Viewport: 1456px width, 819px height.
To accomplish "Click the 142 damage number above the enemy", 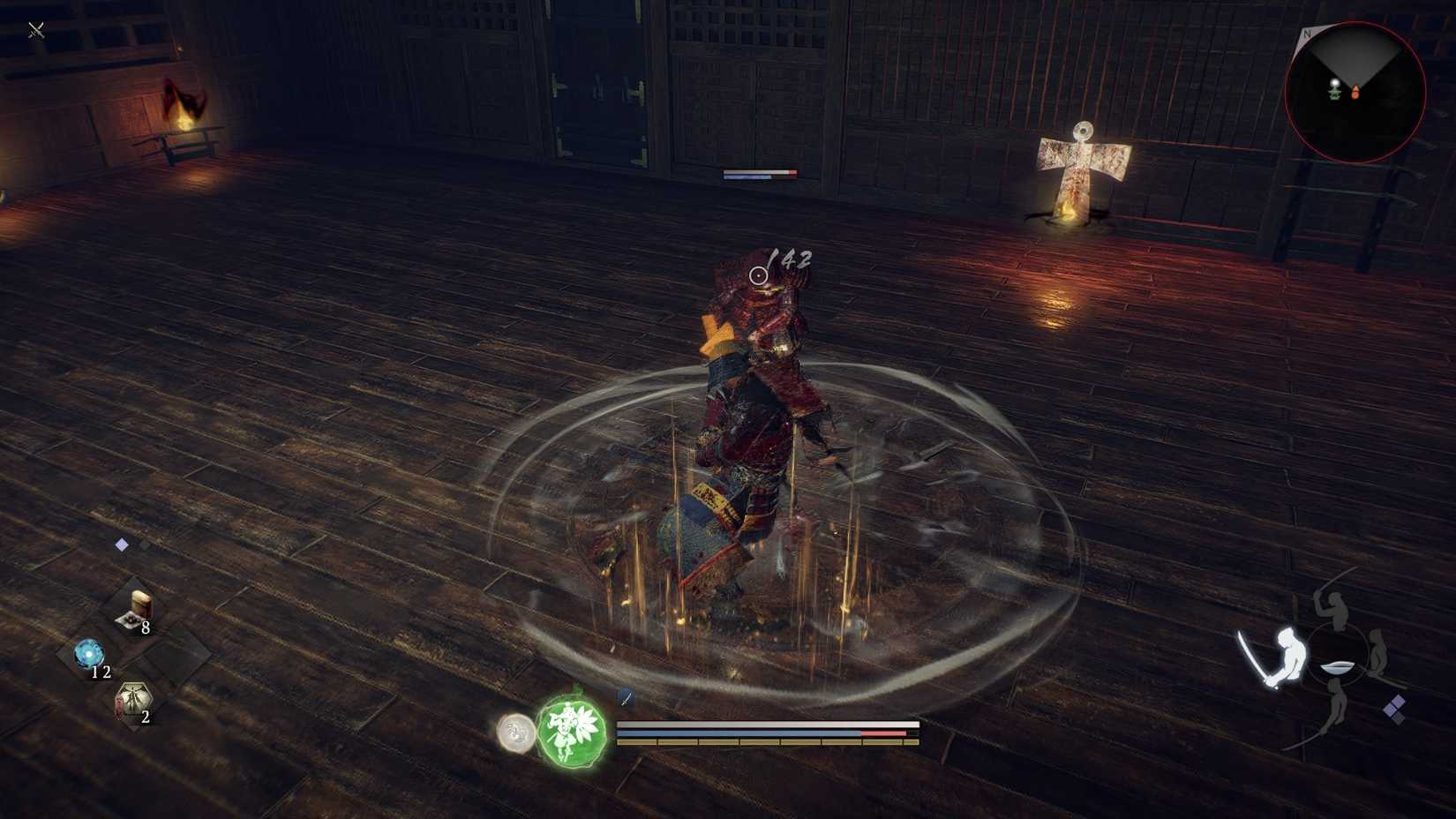I will (x=792, y=259).
